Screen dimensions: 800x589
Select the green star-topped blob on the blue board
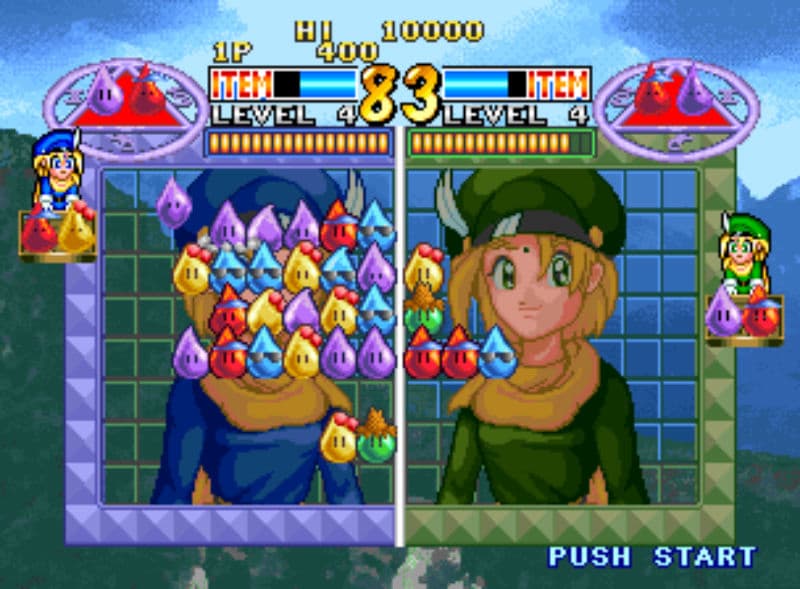(x=377, y=437)
